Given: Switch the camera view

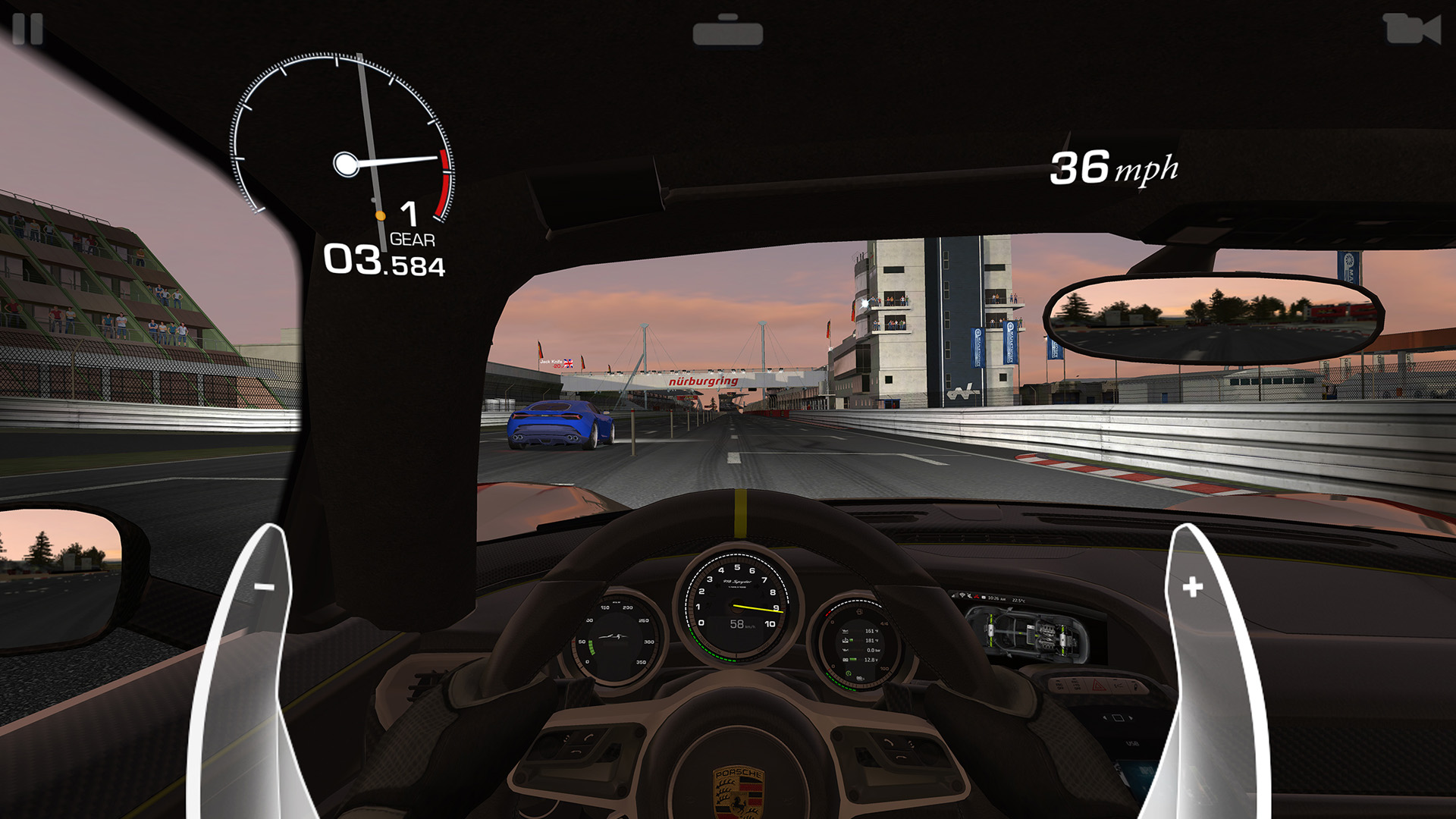Looking at the screenshot, I should (1411, 30).
